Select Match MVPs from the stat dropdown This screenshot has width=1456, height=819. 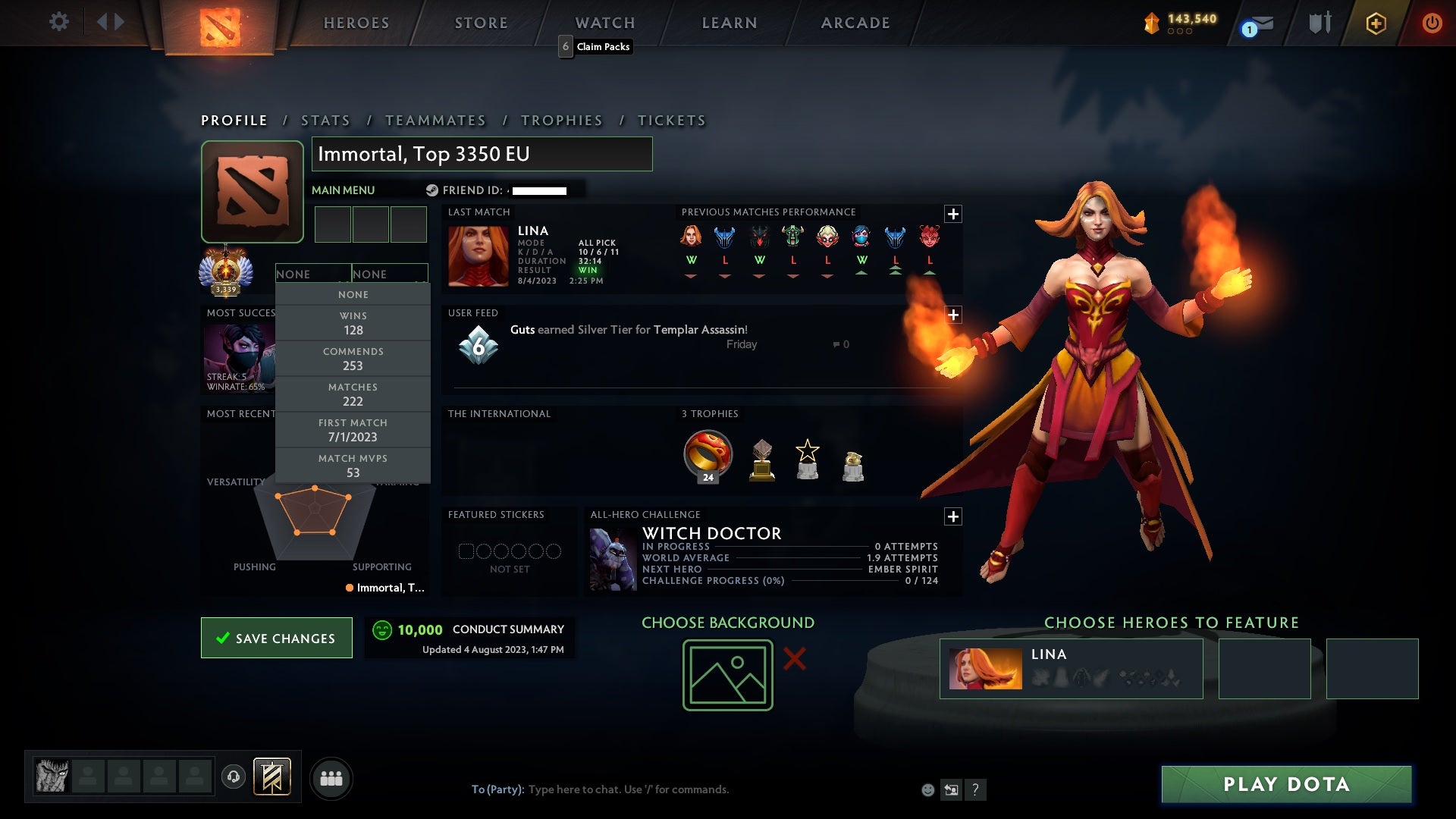pos(353,465)
